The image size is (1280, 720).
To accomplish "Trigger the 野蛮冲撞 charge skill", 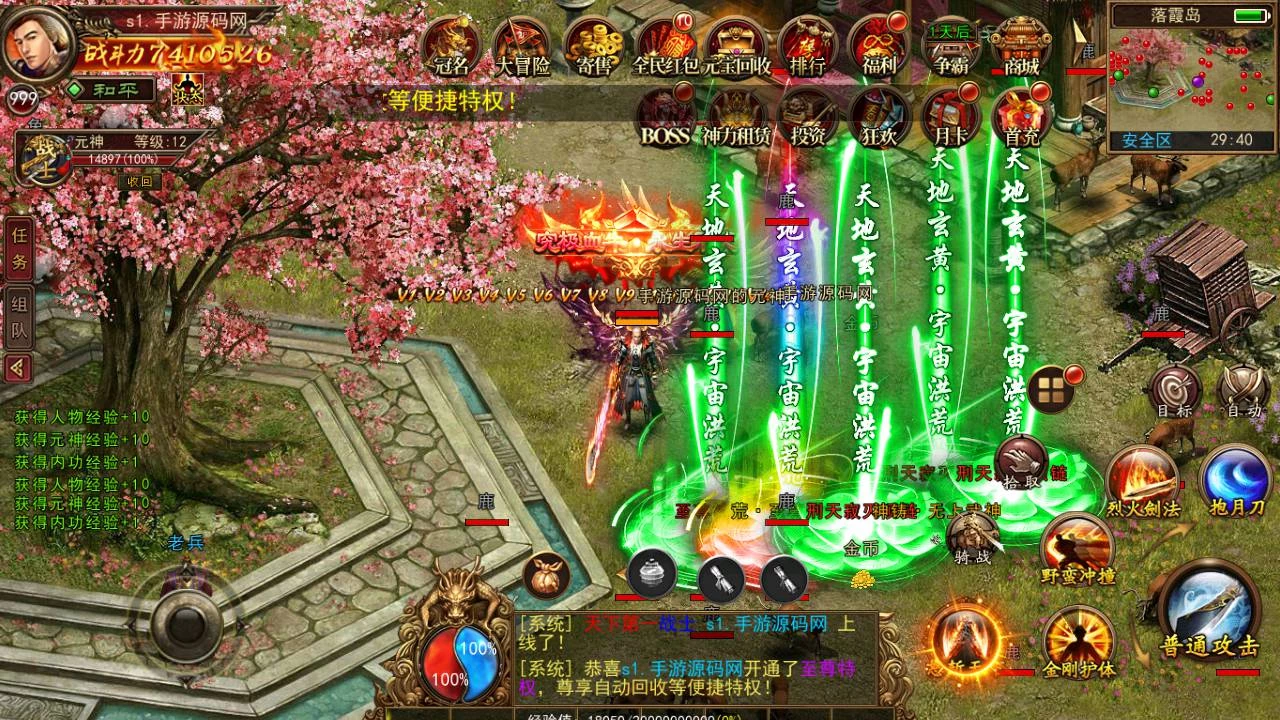I will (x=1078, y=548).
